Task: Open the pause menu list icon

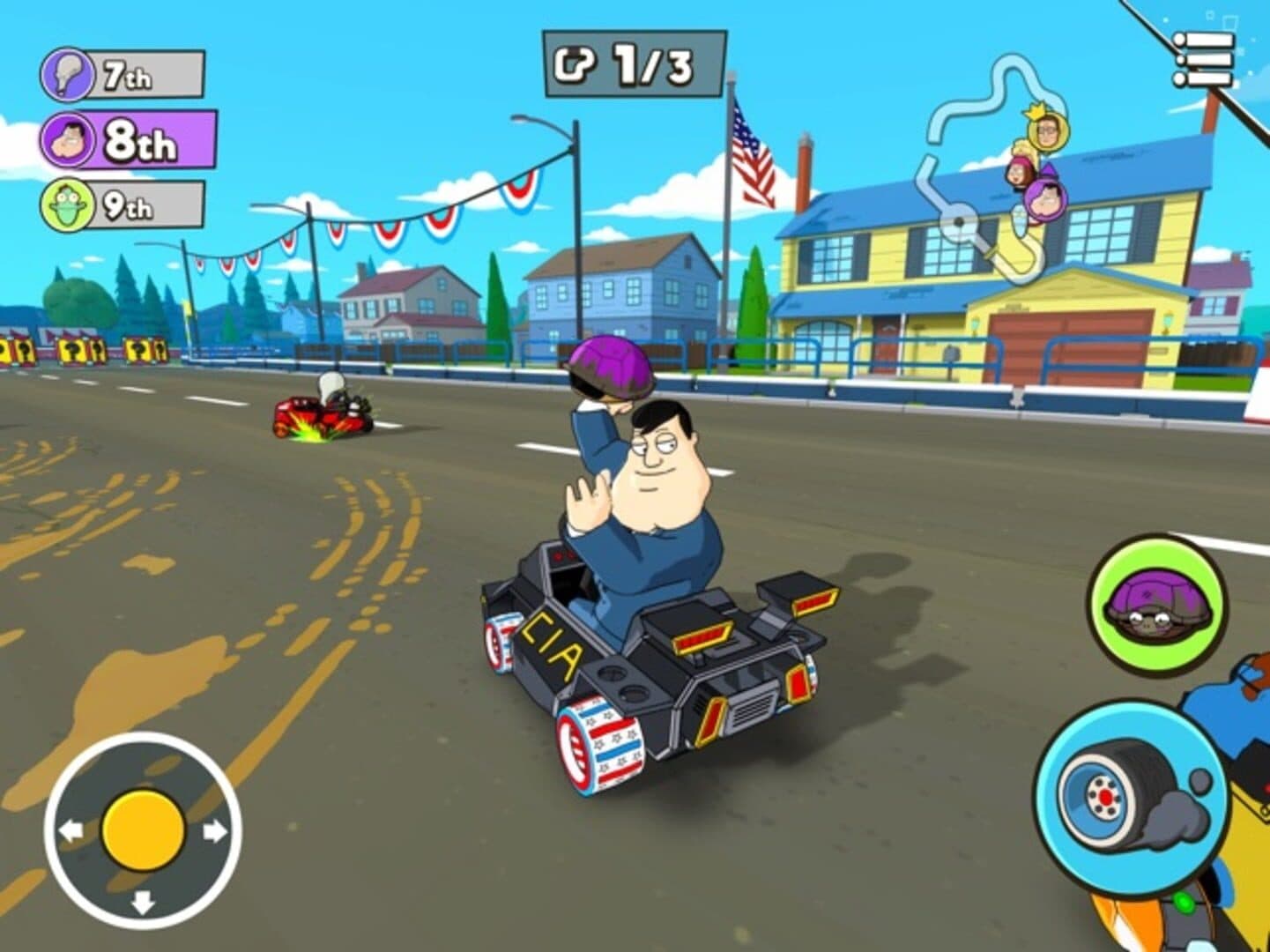Action: pos(1202,60)
